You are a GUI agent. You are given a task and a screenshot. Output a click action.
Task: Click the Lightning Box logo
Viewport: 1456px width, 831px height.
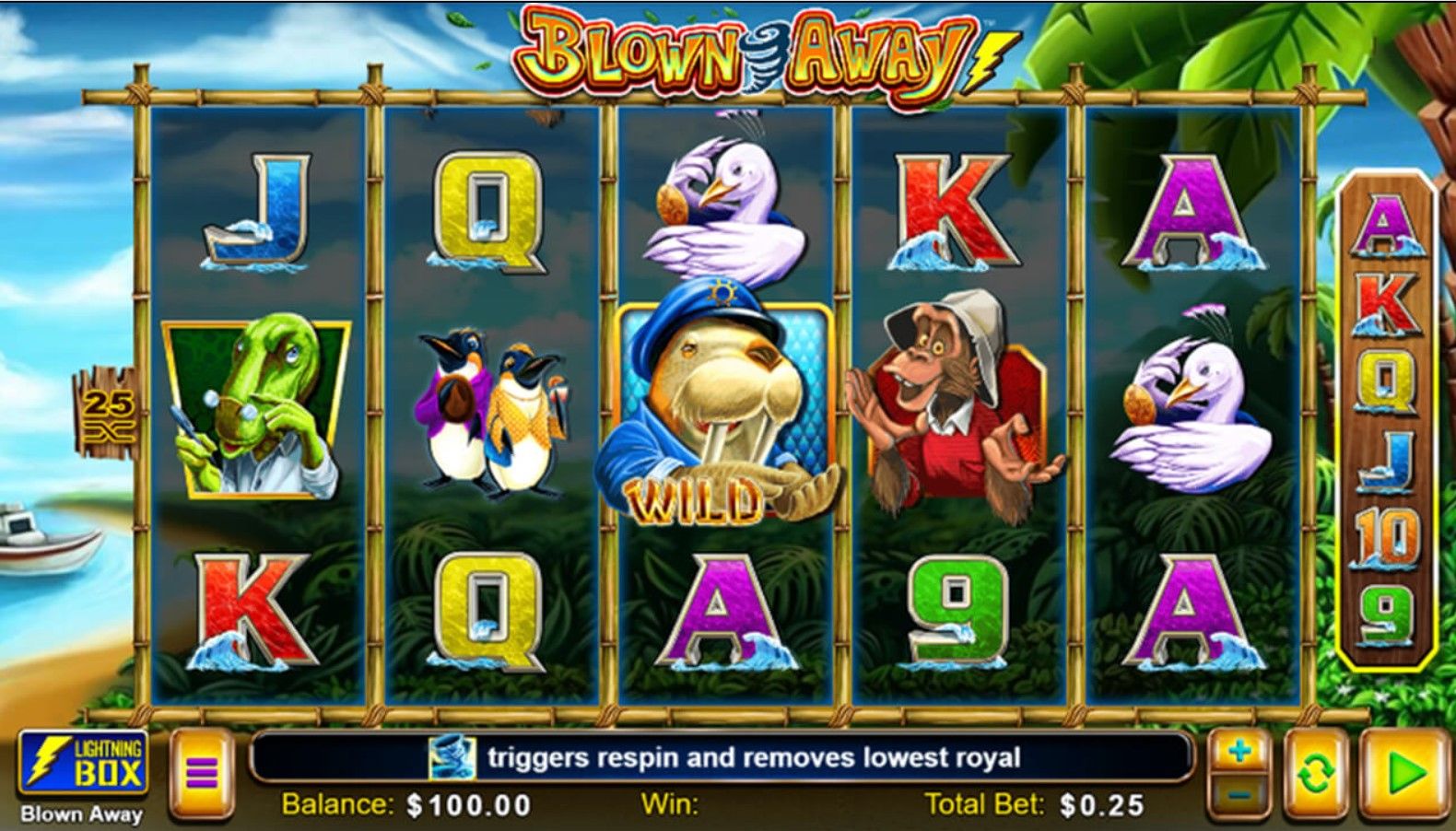(82, 764)
